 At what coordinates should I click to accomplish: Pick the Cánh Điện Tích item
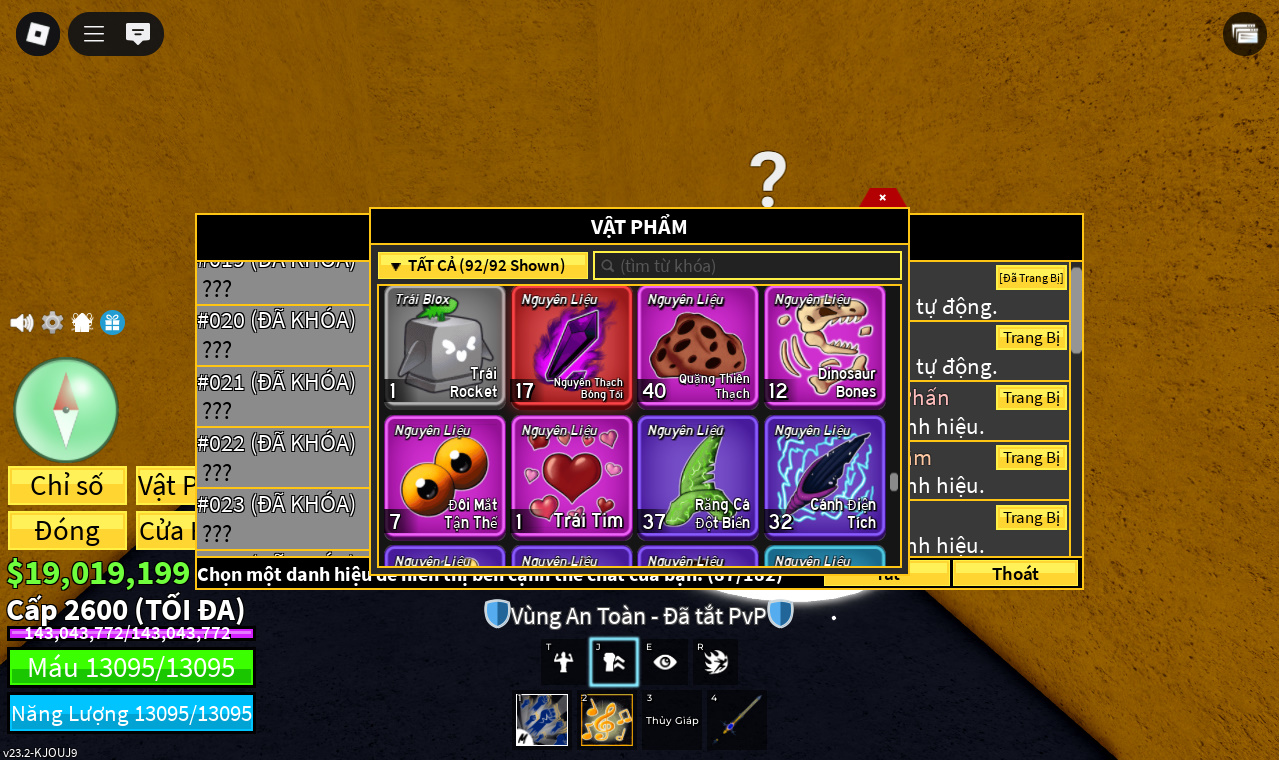click(825, 476)
